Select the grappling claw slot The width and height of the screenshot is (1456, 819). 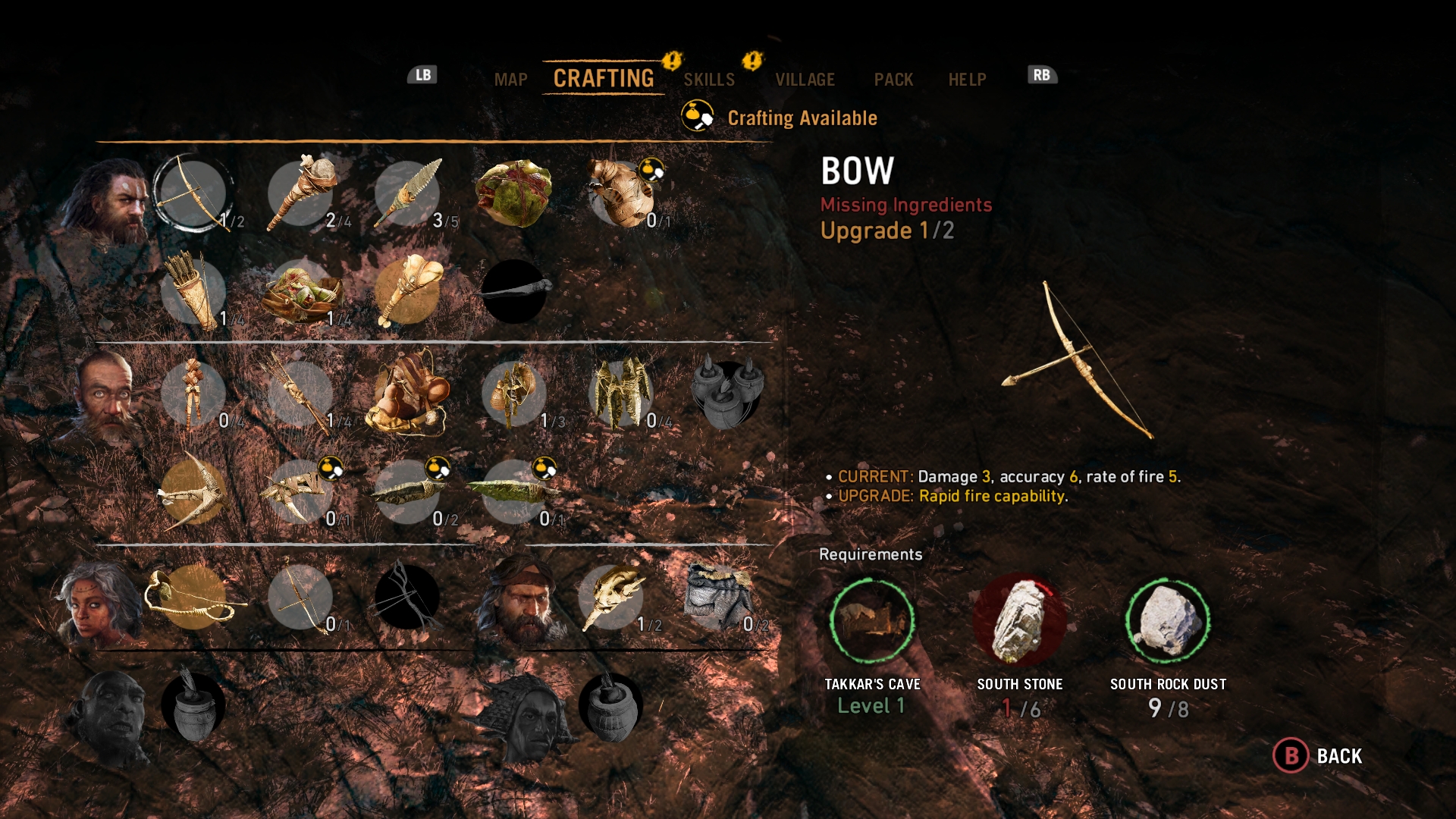[193, 491]
